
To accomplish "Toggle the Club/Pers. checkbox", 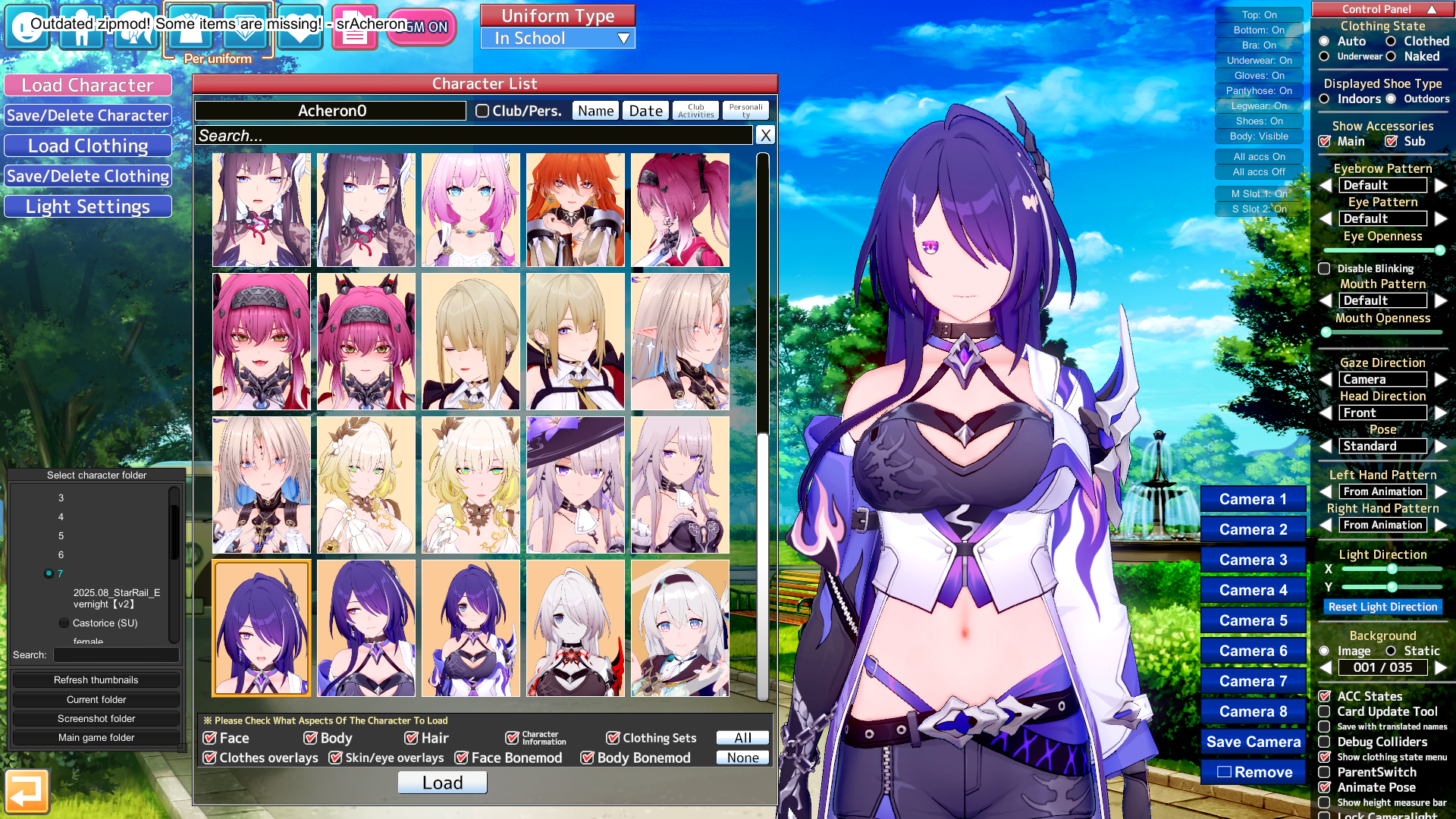I will (x=482, y=111).
